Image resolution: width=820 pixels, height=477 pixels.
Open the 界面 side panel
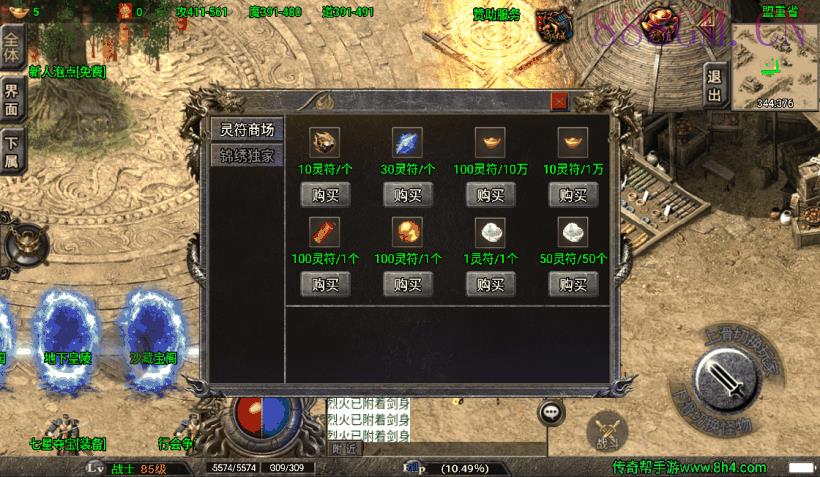point(12,98)
